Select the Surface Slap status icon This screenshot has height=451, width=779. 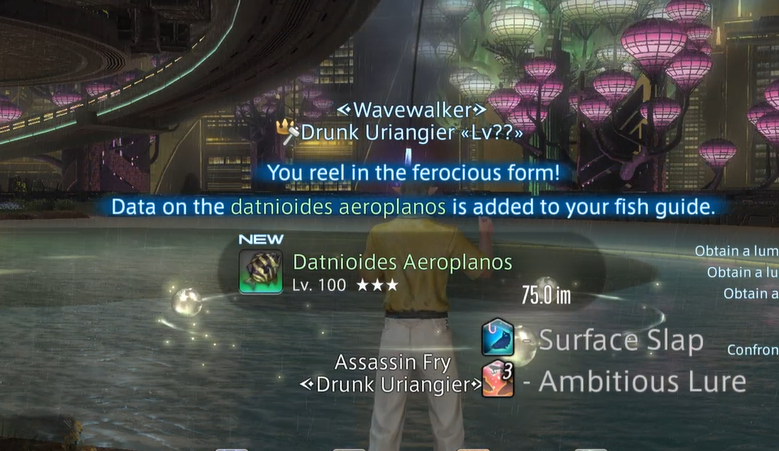(498, 338)
